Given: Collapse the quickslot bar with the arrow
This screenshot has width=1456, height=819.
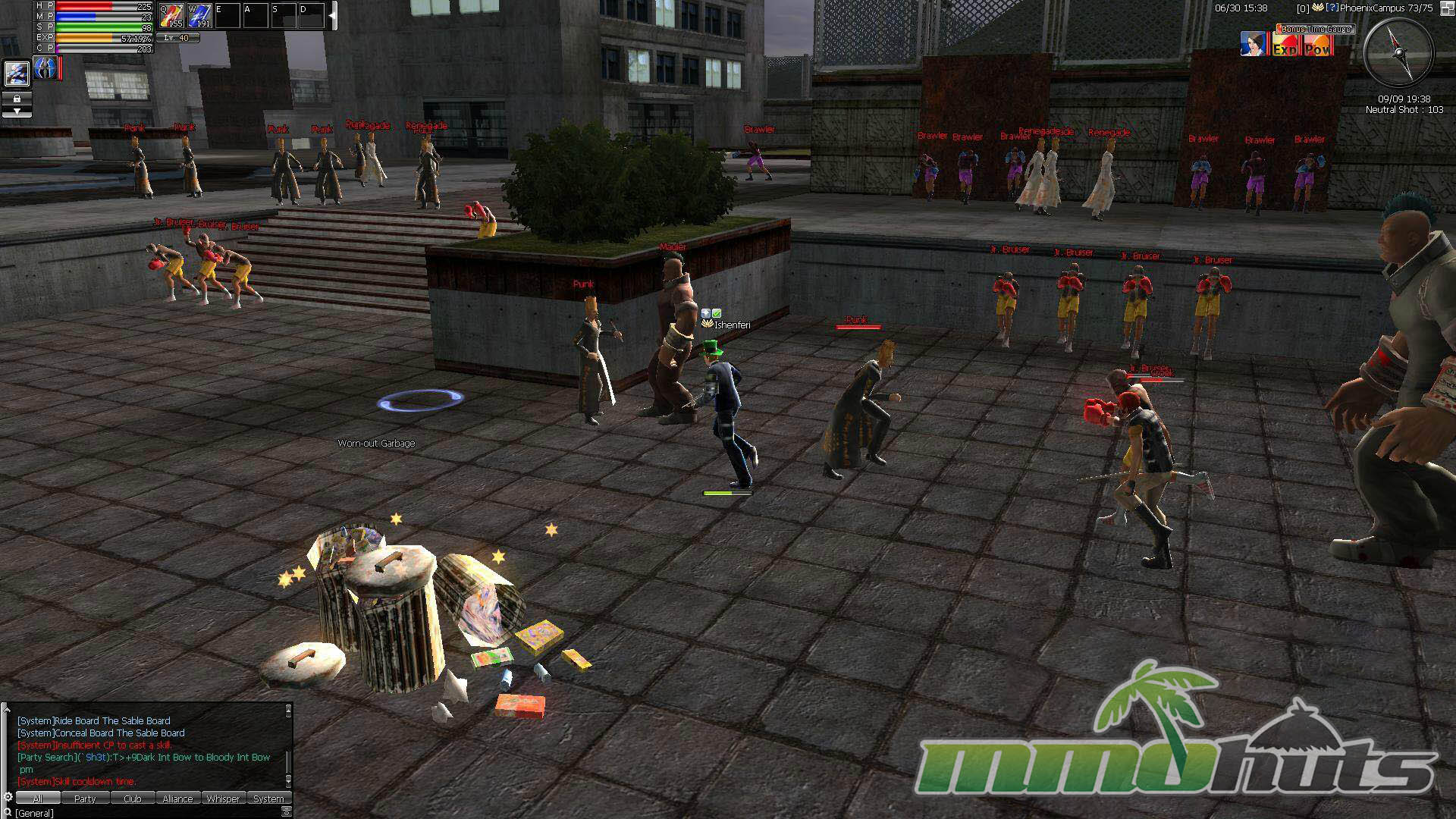Looking at the screenshot, I should pyautogui.click(x=332, y=16).
